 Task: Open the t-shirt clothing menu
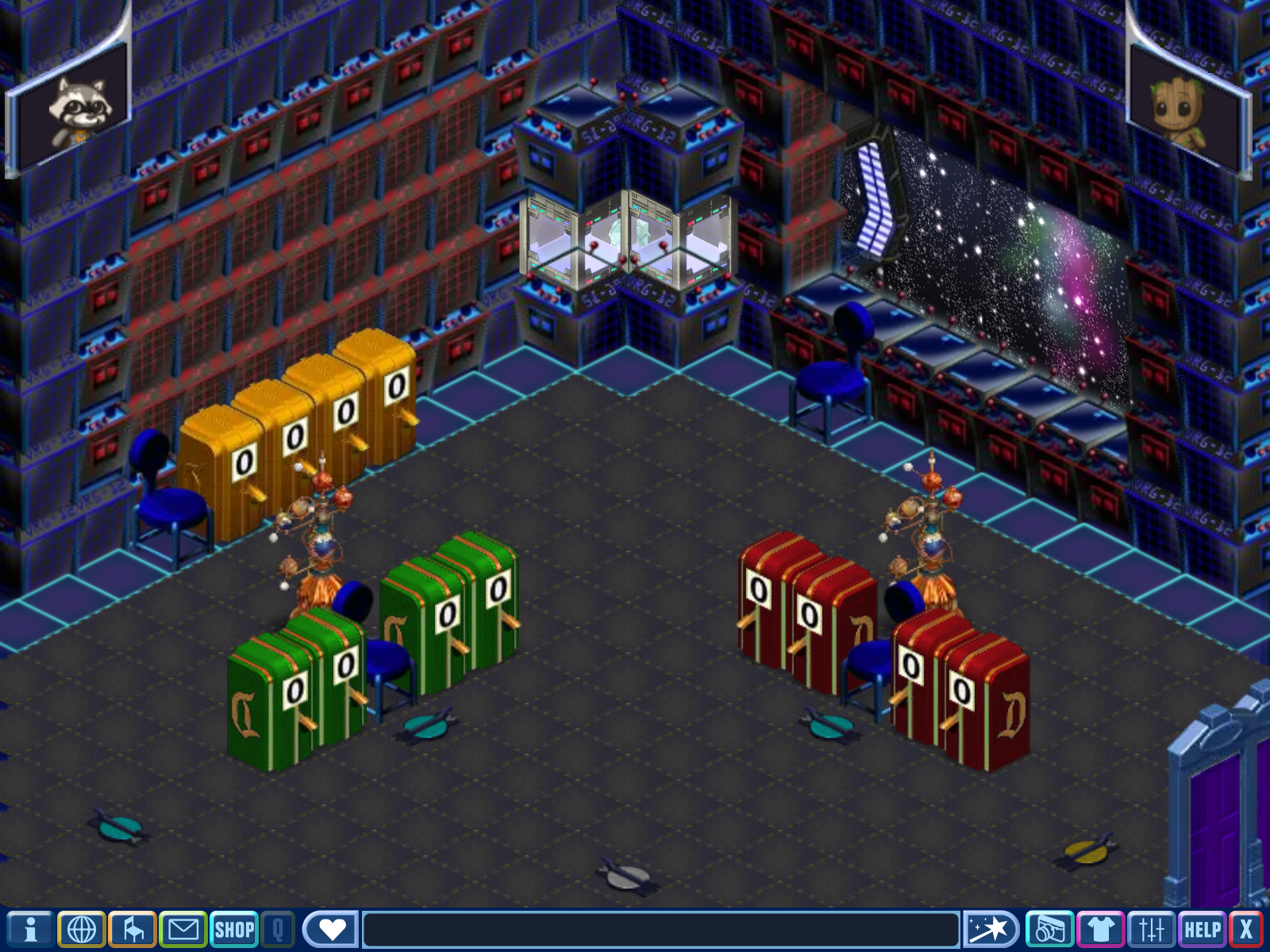[x=1100, y=929]
